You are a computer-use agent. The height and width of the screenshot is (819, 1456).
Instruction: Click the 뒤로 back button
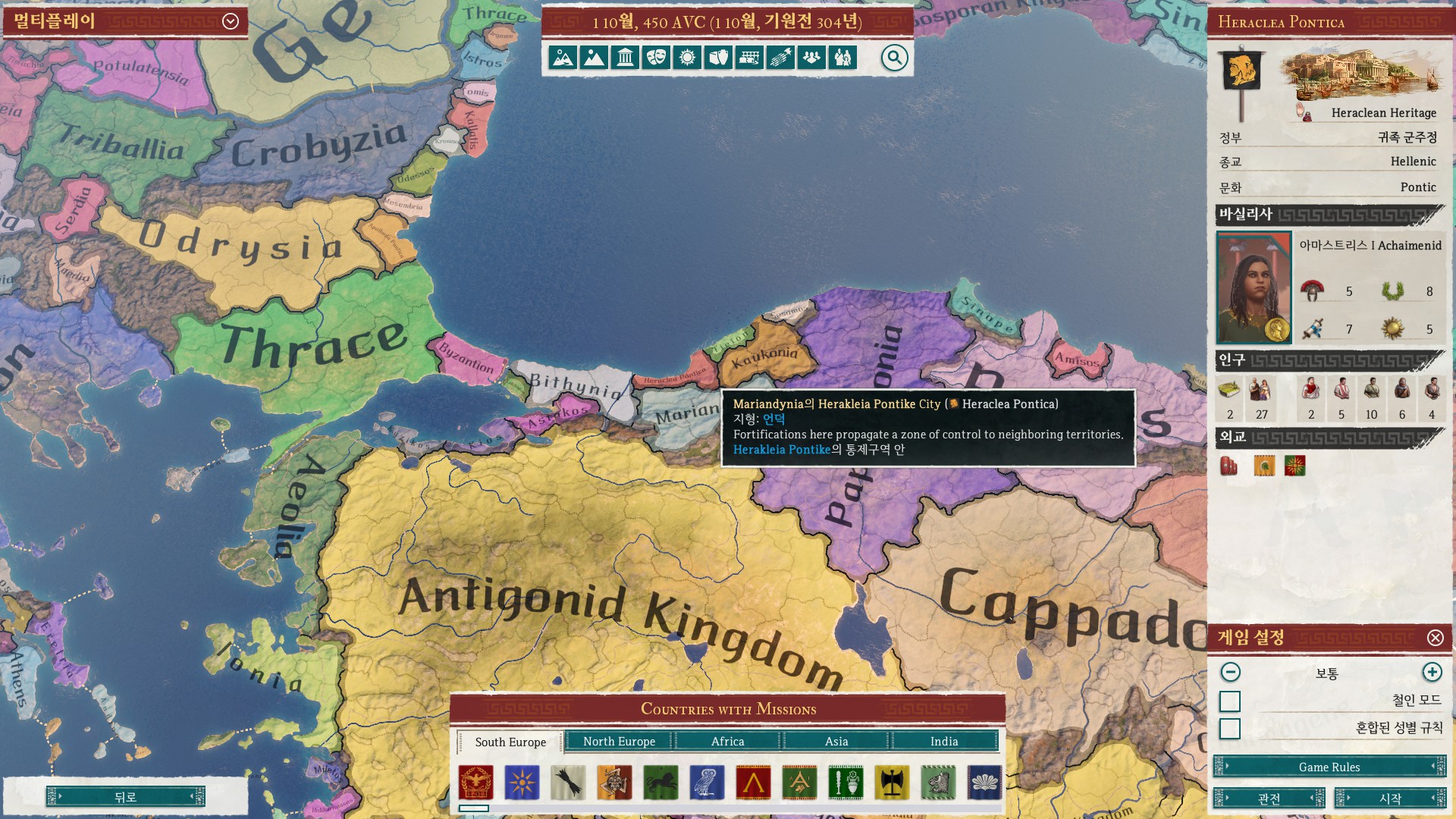125,797
